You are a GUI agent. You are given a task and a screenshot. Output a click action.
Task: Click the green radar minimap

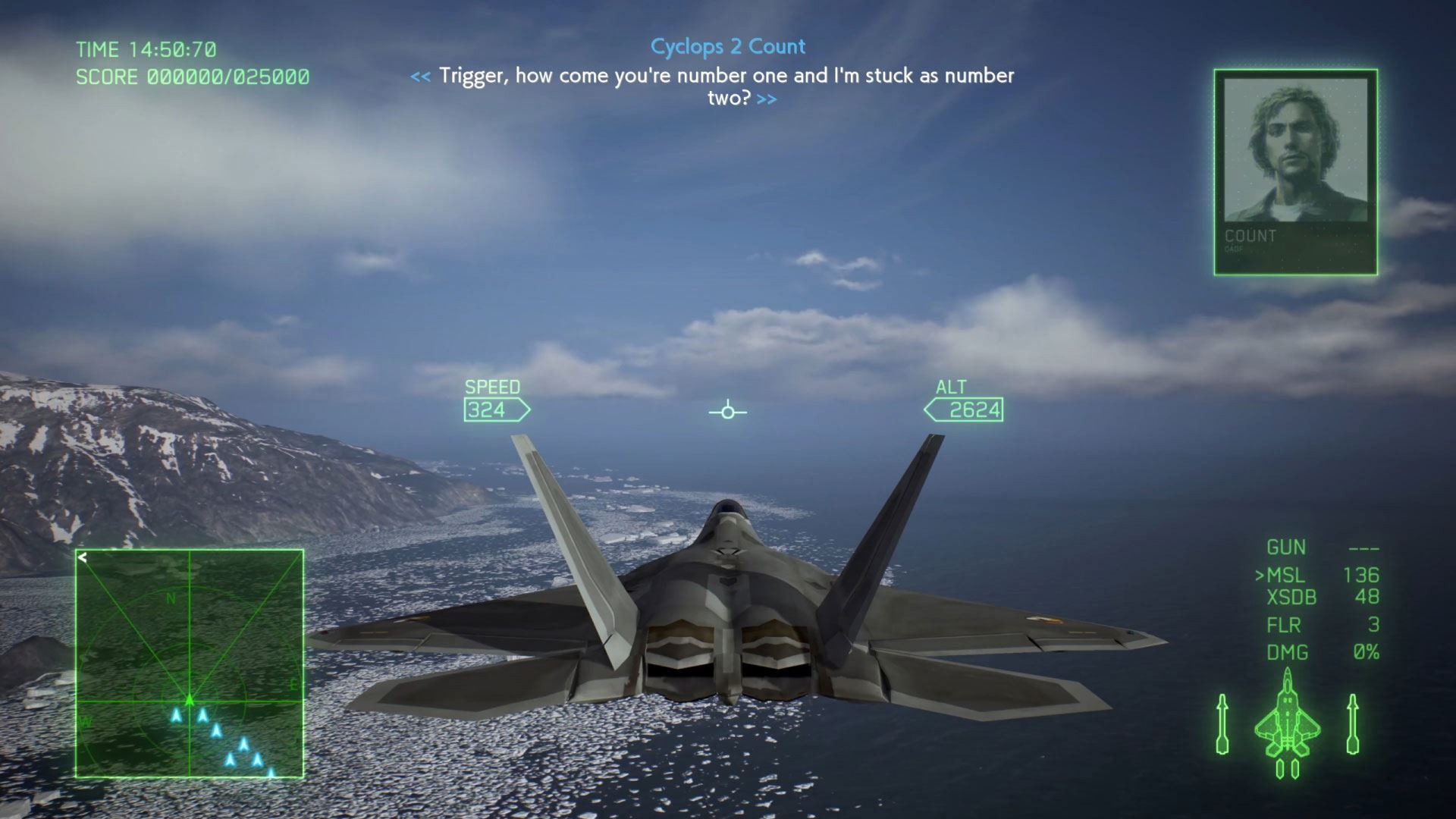click(x=190, y=664)
